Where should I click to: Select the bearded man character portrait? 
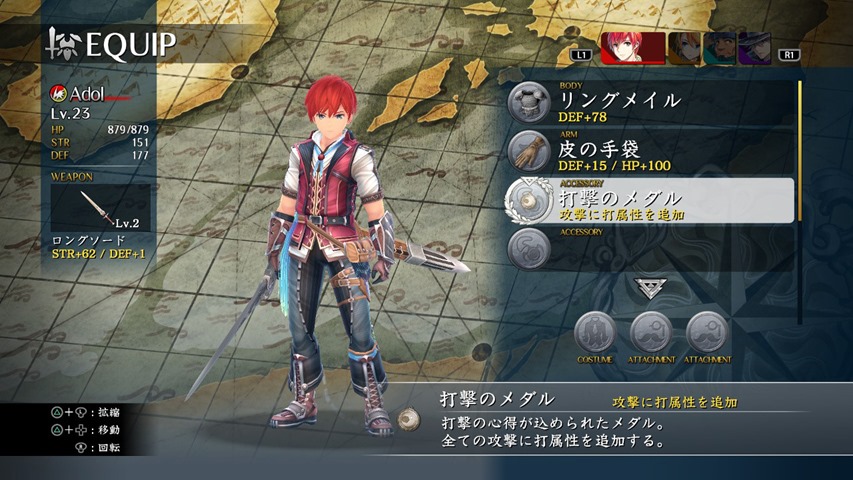point(719,48)
